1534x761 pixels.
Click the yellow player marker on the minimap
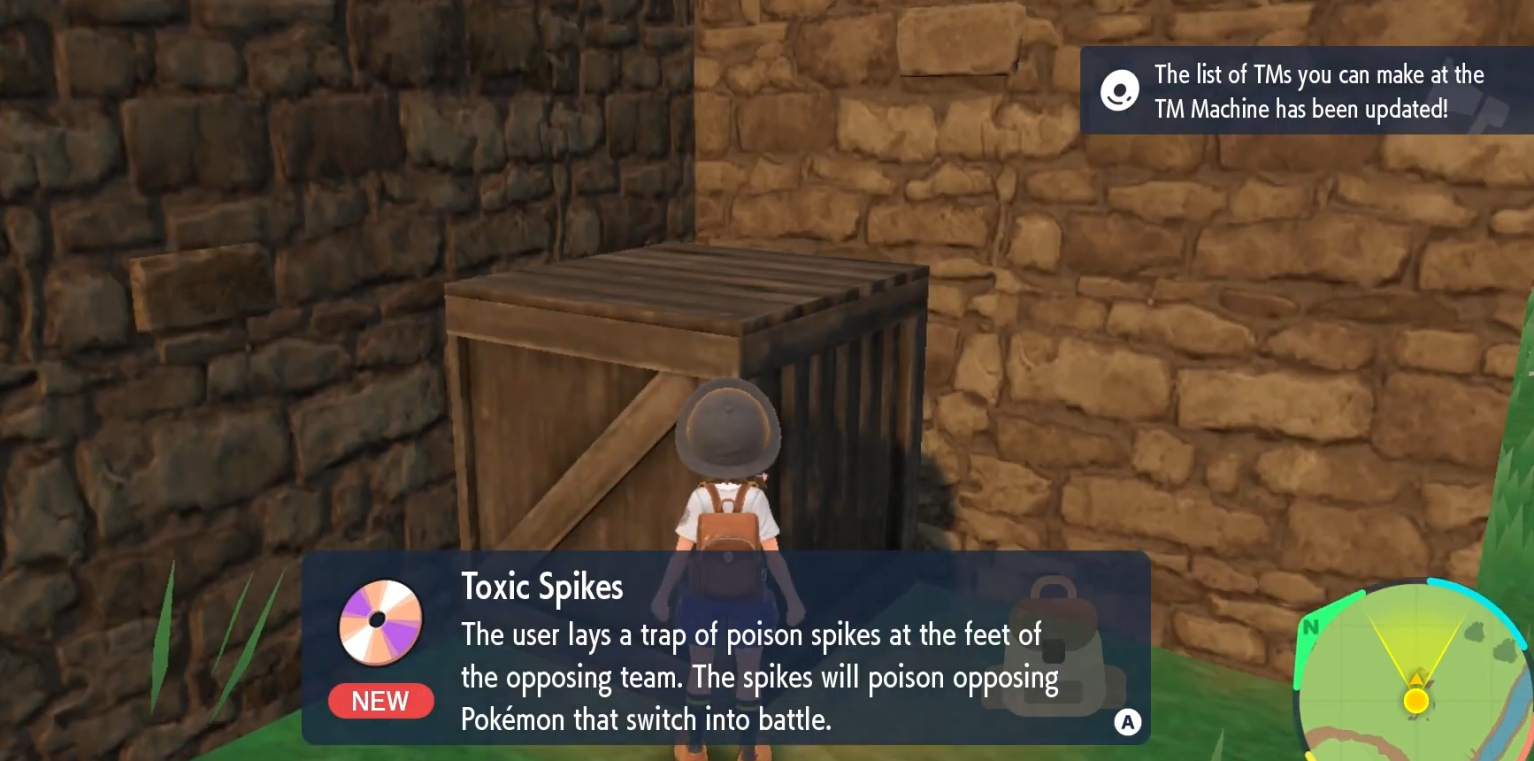1416,700
